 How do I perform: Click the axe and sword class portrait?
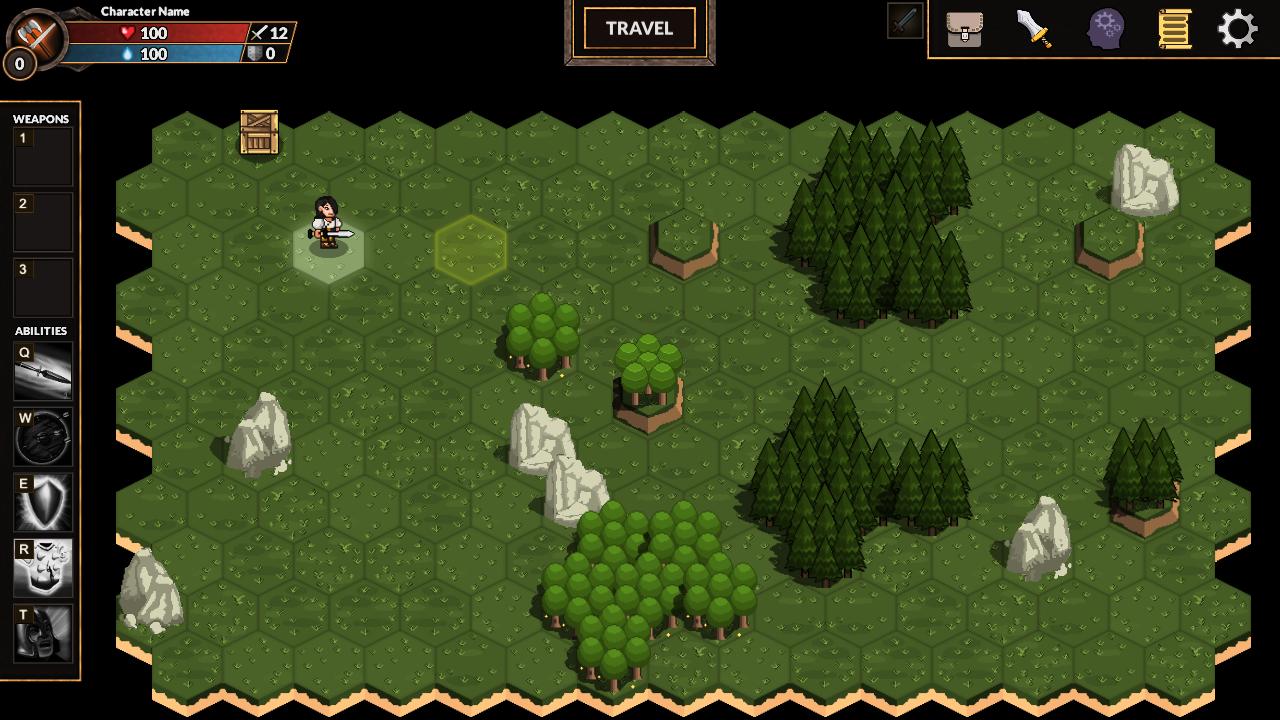(35, 38)
